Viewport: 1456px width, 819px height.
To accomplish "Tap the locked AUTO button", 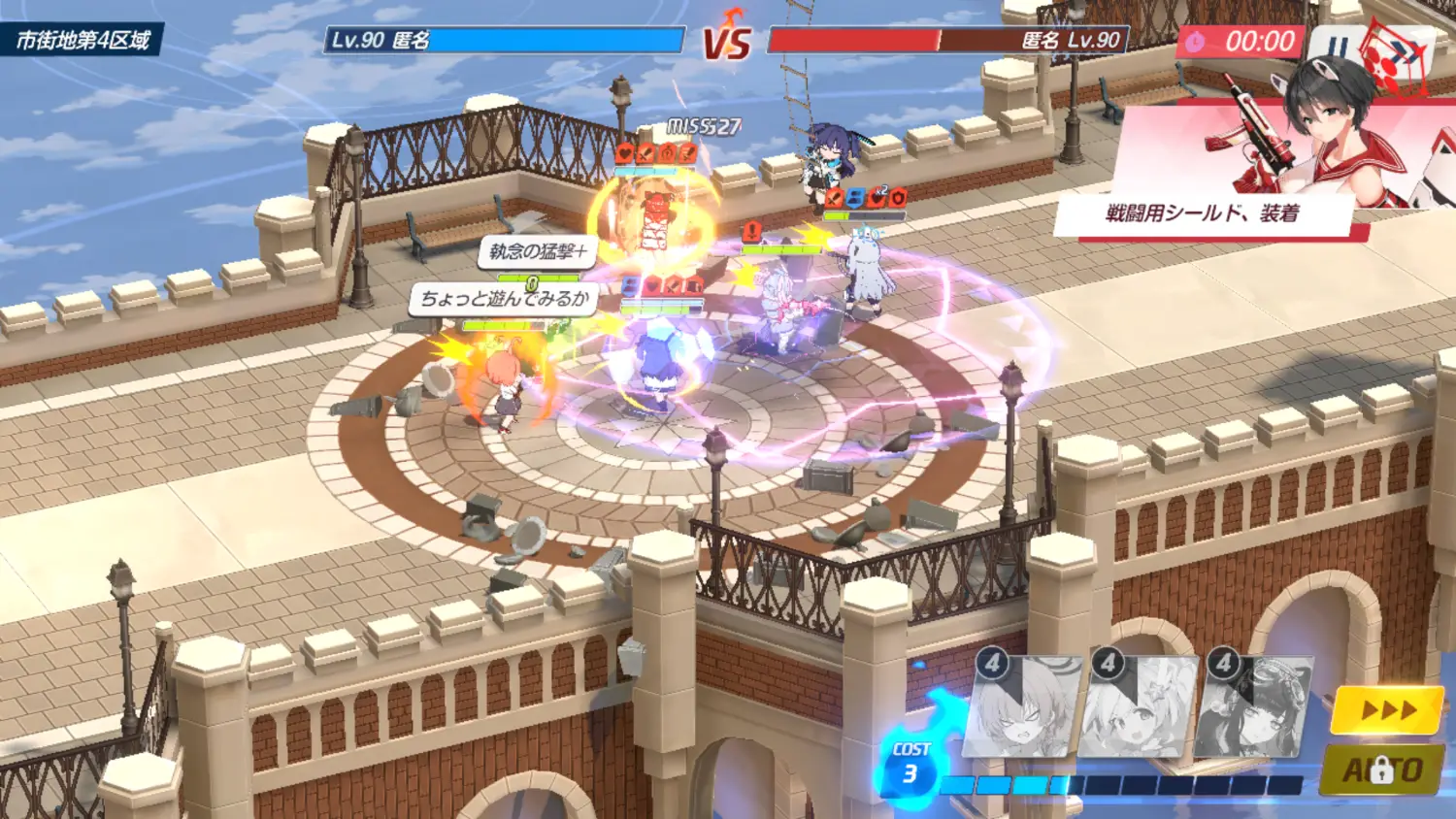I will pos(1382,770).
